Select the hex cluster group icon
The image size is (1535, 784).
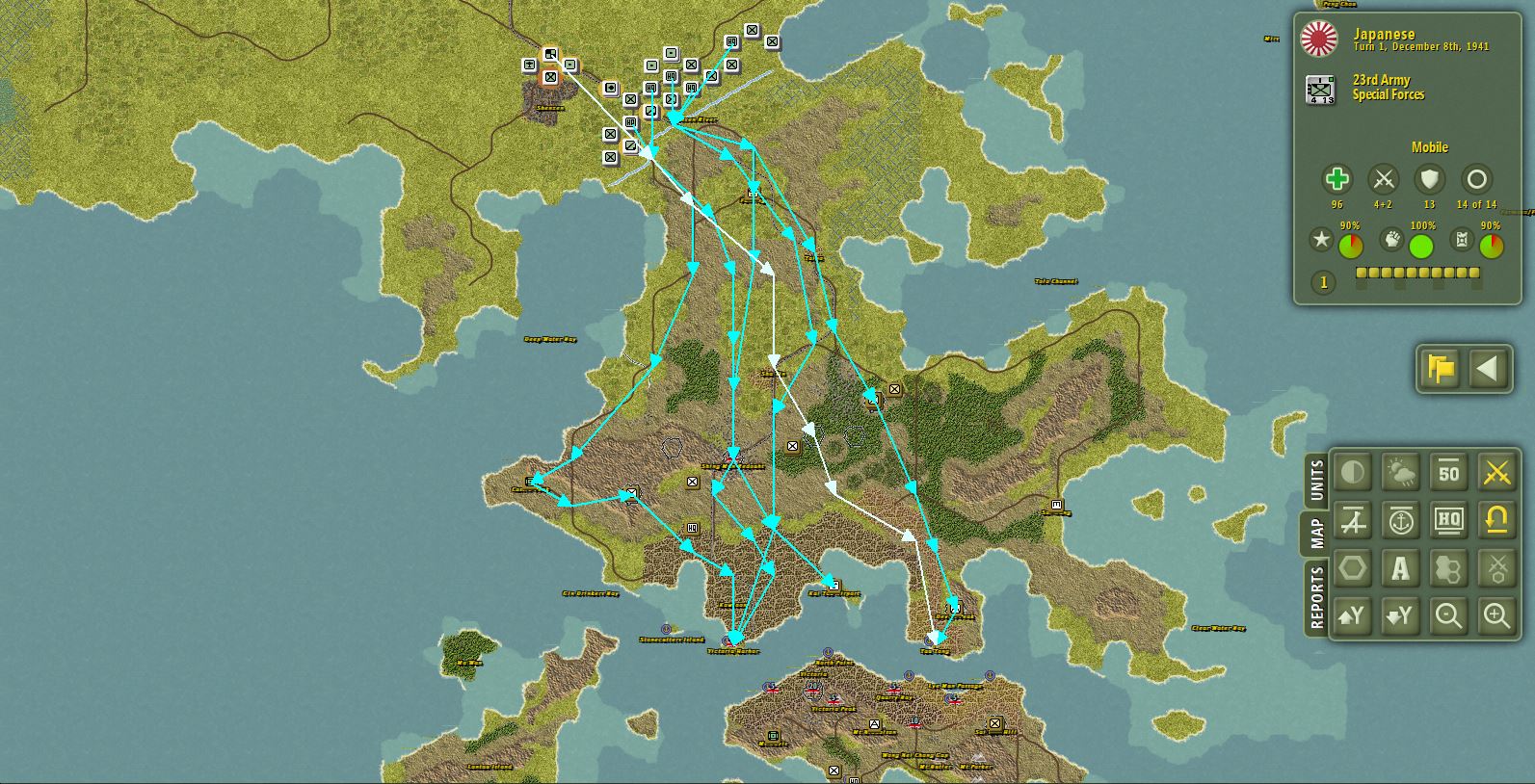(x=1449, y=568)
